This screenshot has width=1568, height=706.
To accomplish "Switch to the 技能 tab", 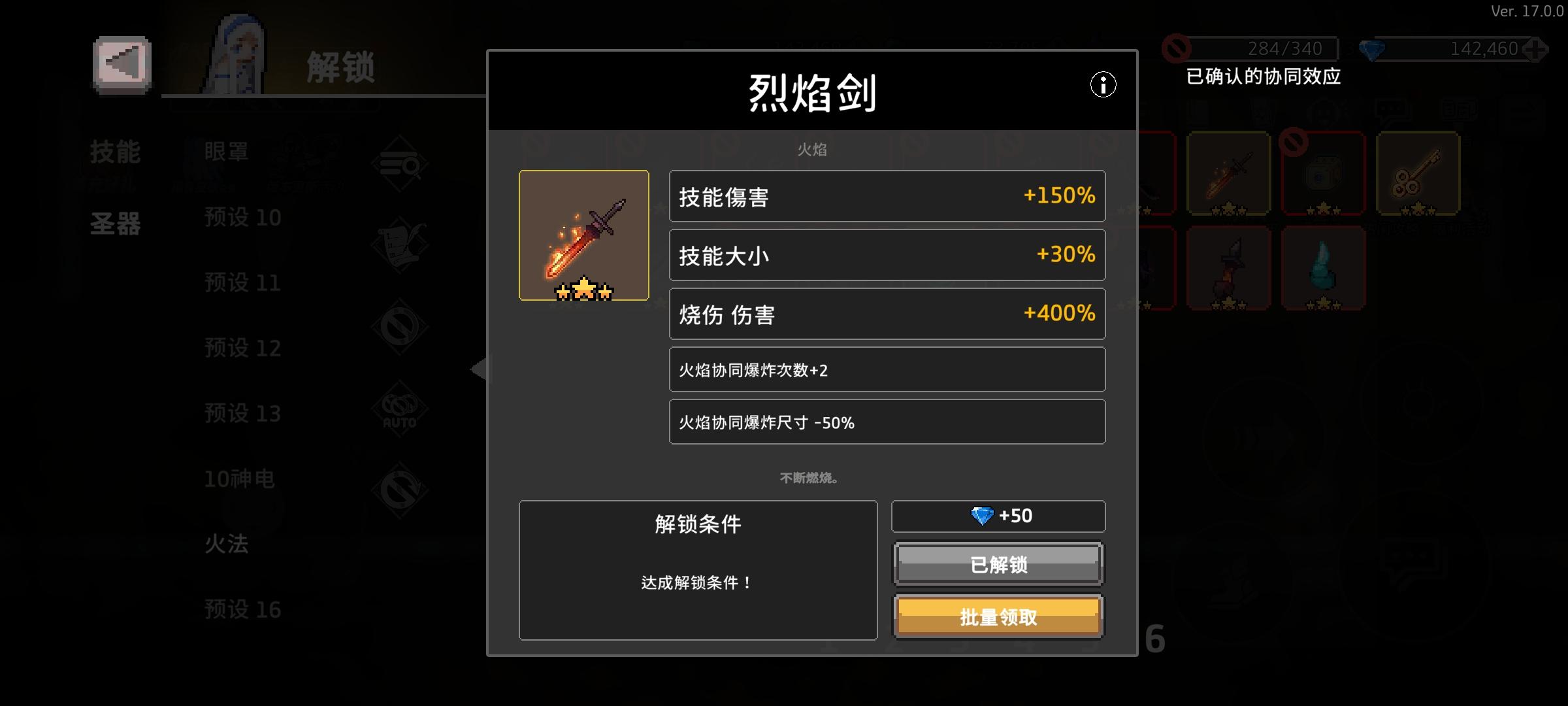I will (116, 152).
